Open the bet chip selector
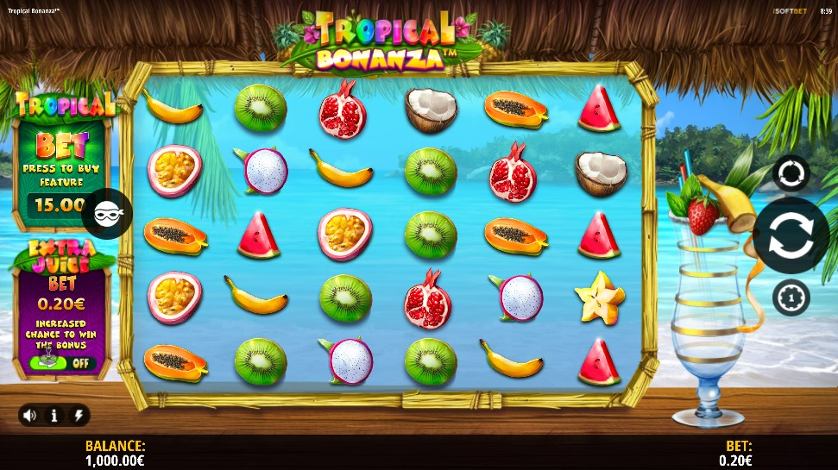 [x=790, y=297]
